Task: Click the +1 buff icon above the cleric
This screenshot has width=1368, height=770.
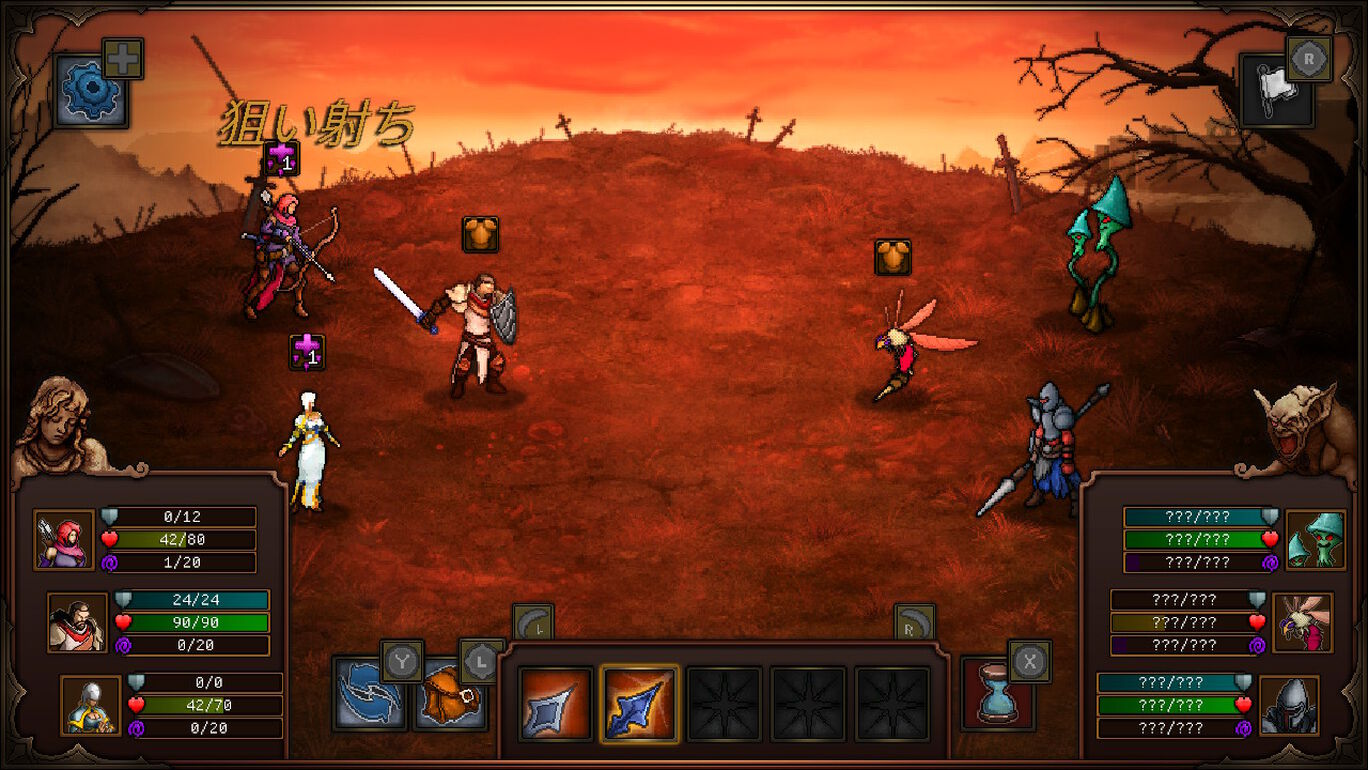Action: [306, 353]
